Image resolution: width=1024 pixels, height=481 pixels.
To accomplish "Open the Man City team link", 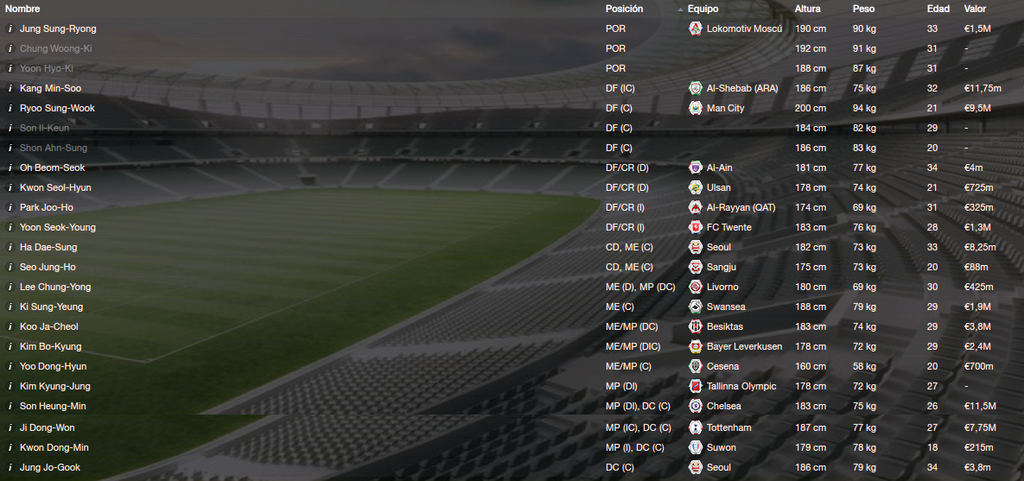I will coord(725,108).
